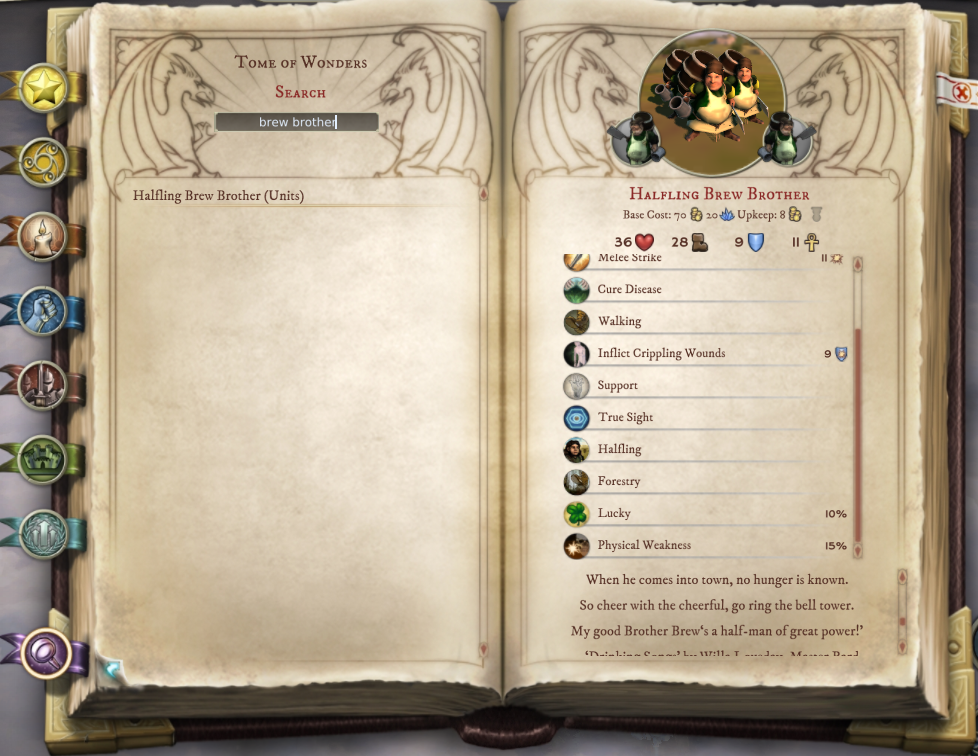Click the brew brother search field
Screen dimensions: 978x756
[x=297, y=122]
